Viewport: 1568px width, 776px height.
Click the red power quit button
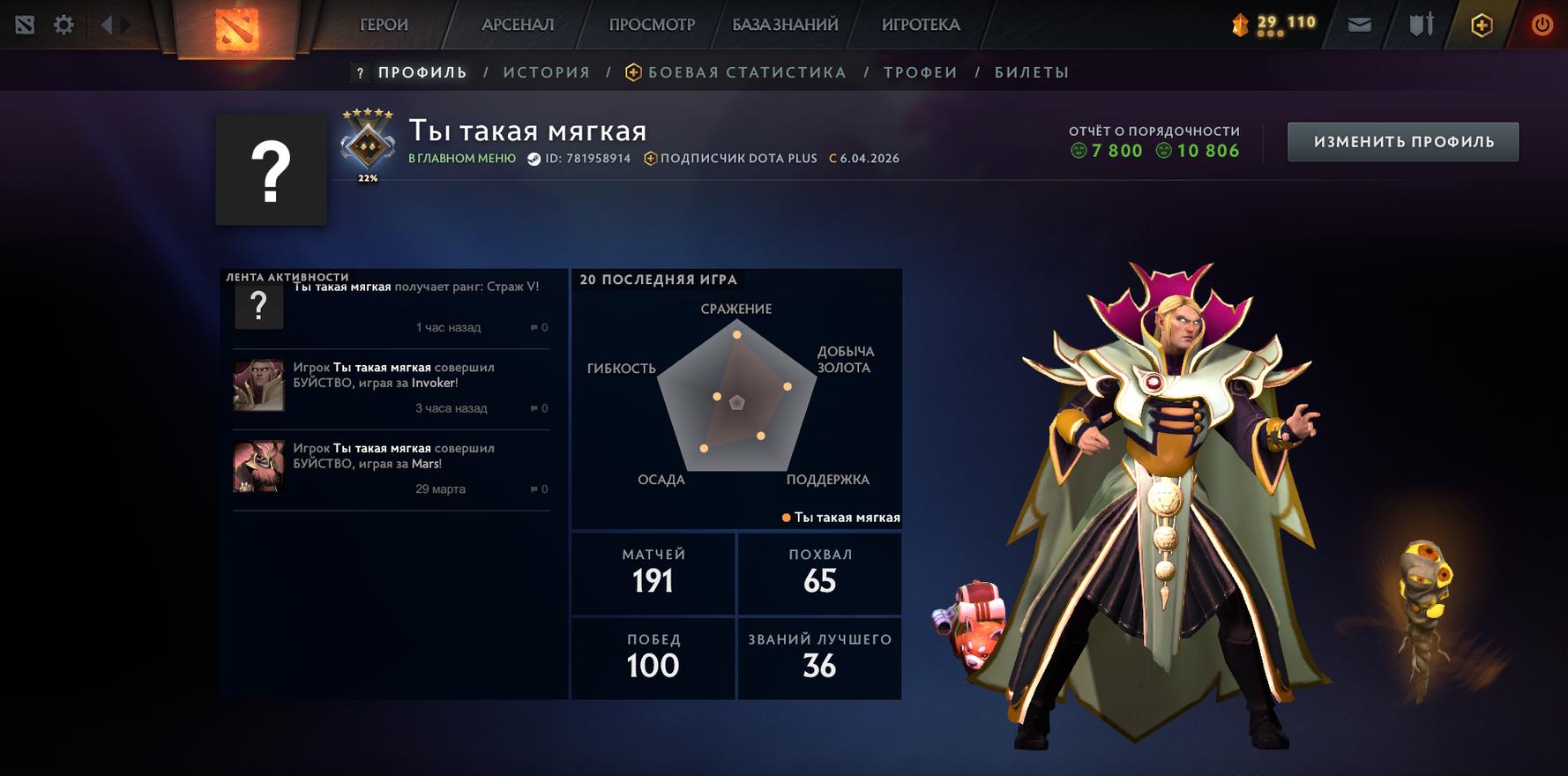(x=1542, y=25)
